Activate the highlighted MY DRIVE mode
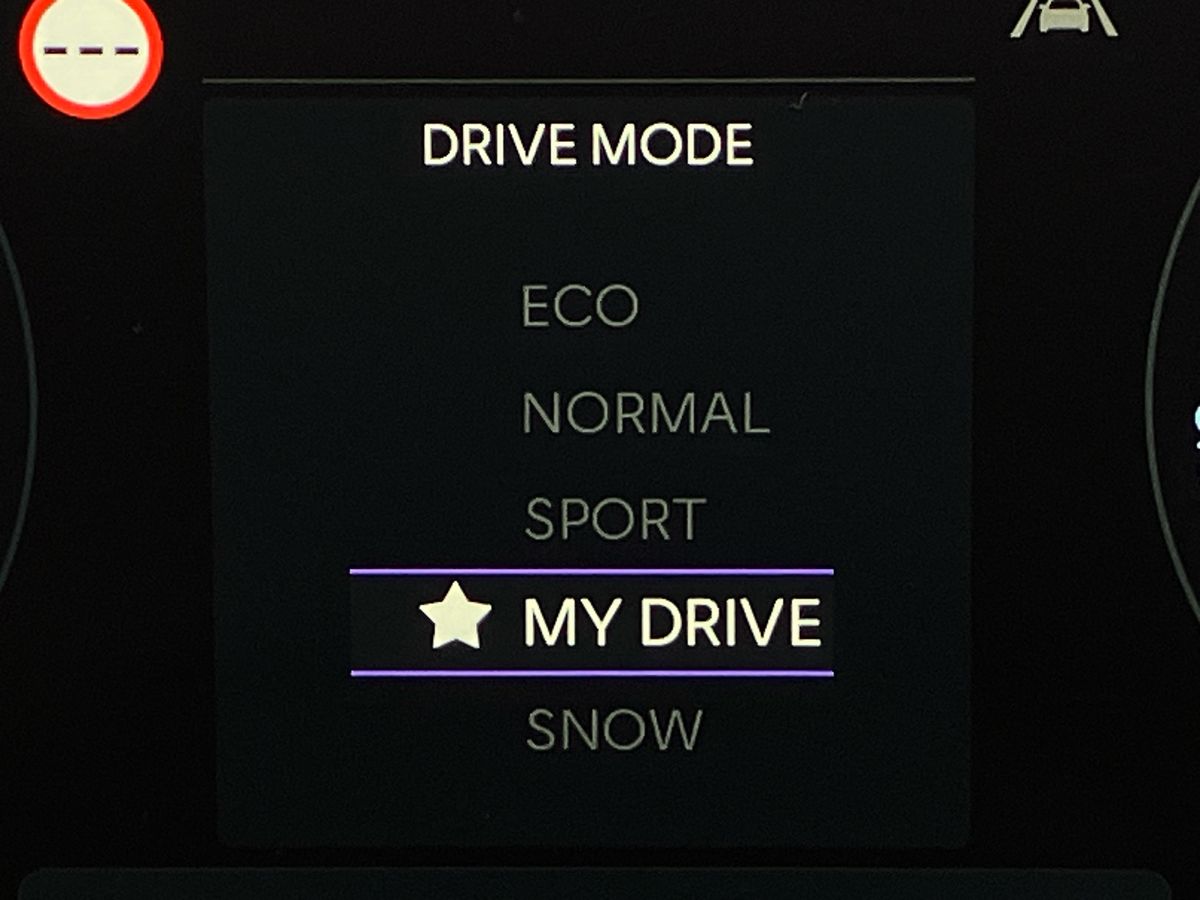 [671, 622]
